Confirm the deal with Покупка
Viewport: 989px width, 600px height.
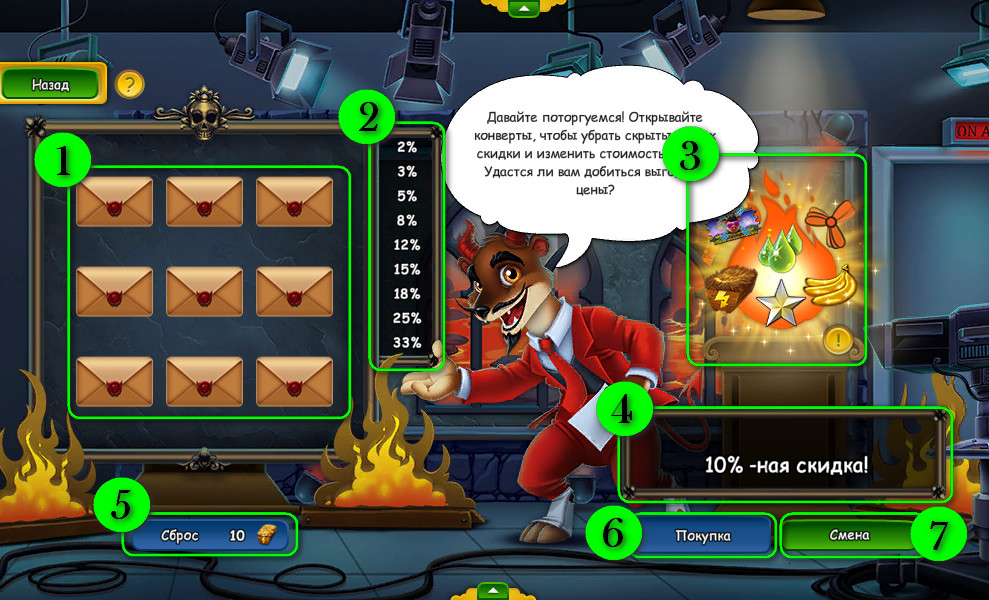(701, 536)
